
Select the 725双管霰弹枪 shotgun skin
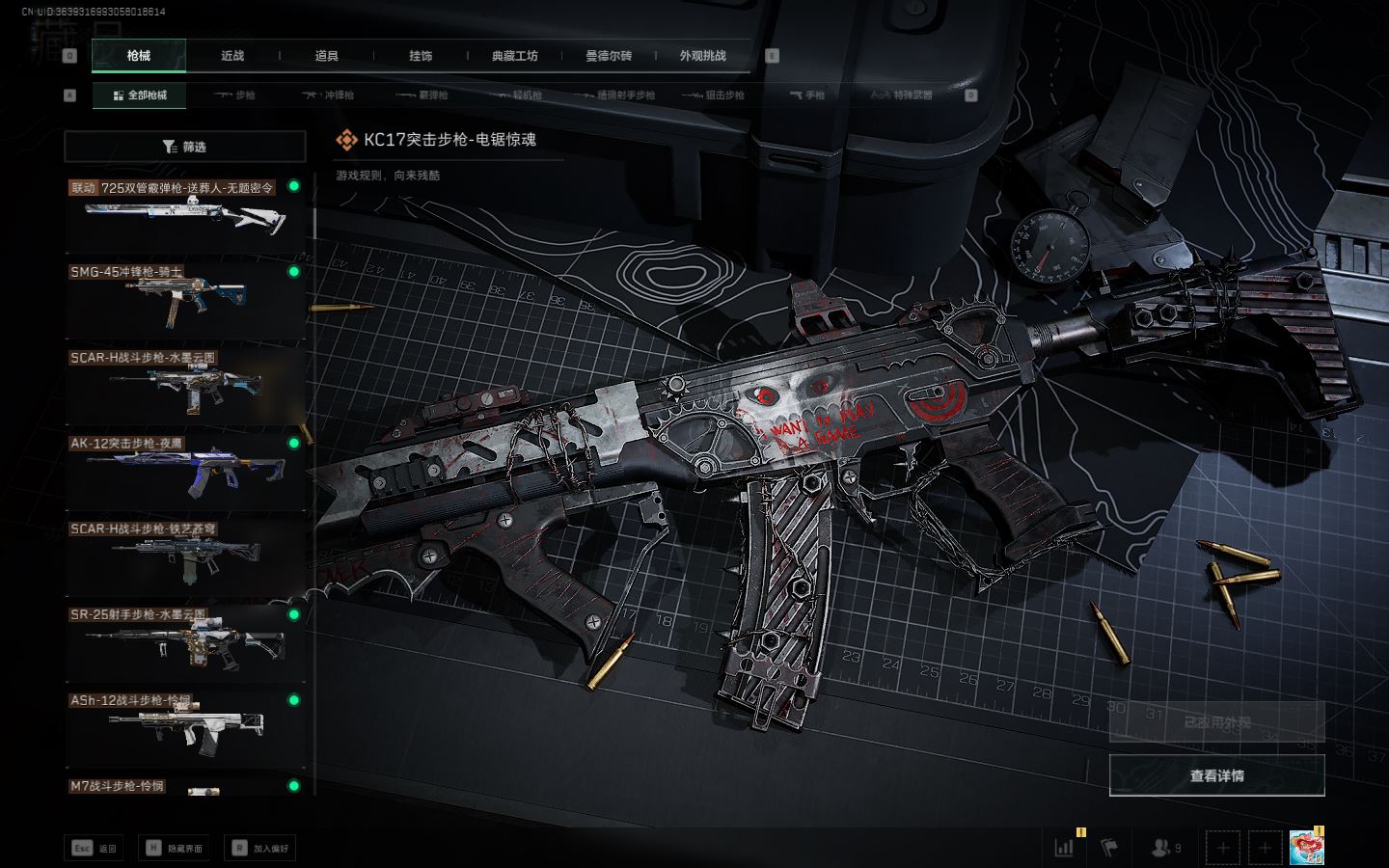[185, 215]
